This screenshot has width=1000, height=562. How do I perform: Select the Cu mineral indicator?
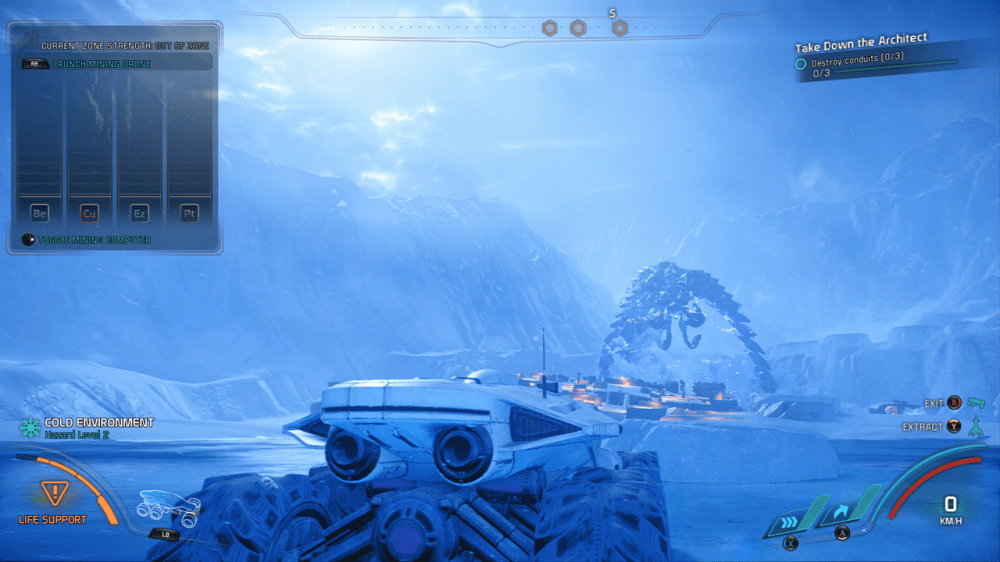pos(90,213)
